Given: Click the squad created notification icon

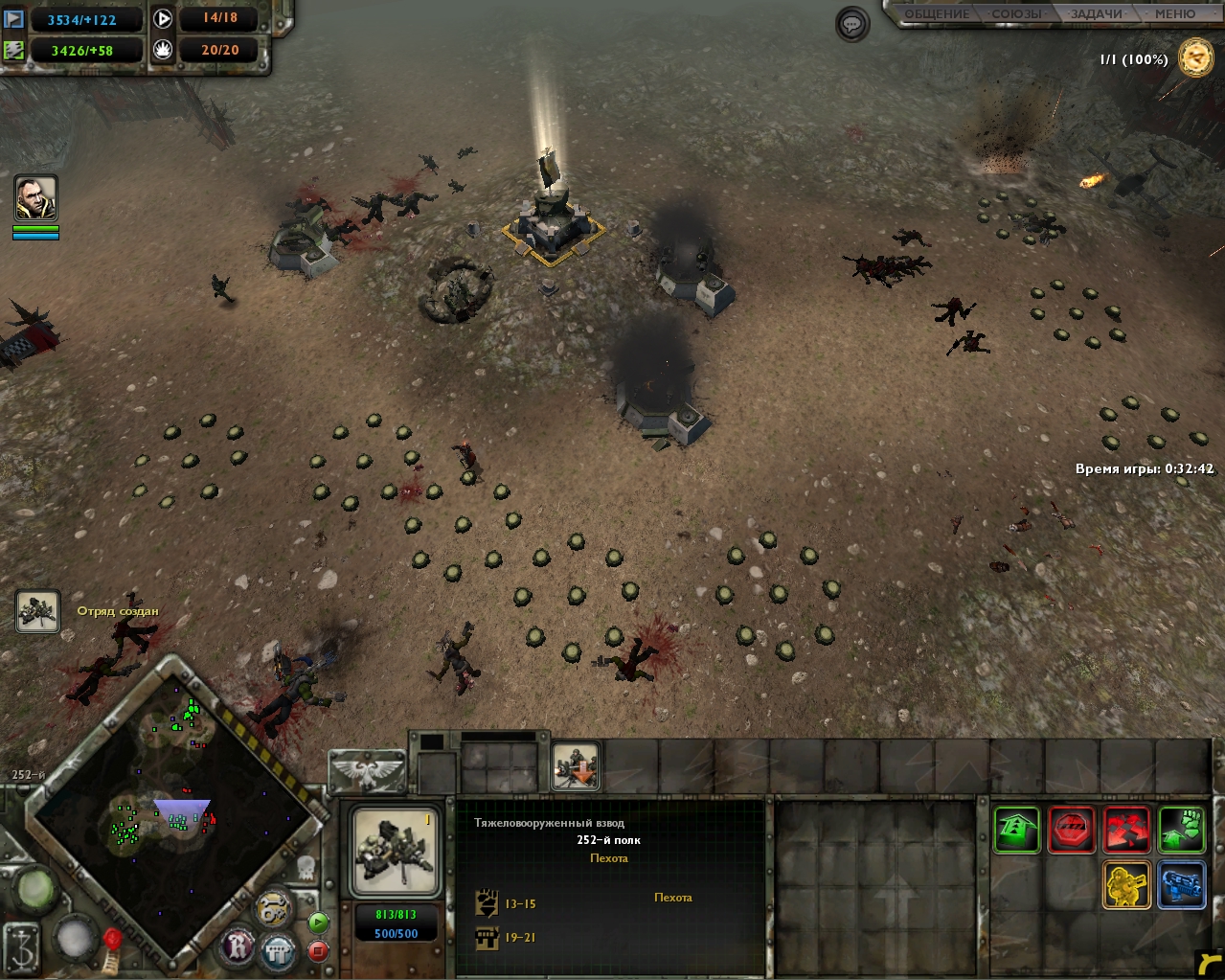Looking at the screenshot, I should [37, 612].
